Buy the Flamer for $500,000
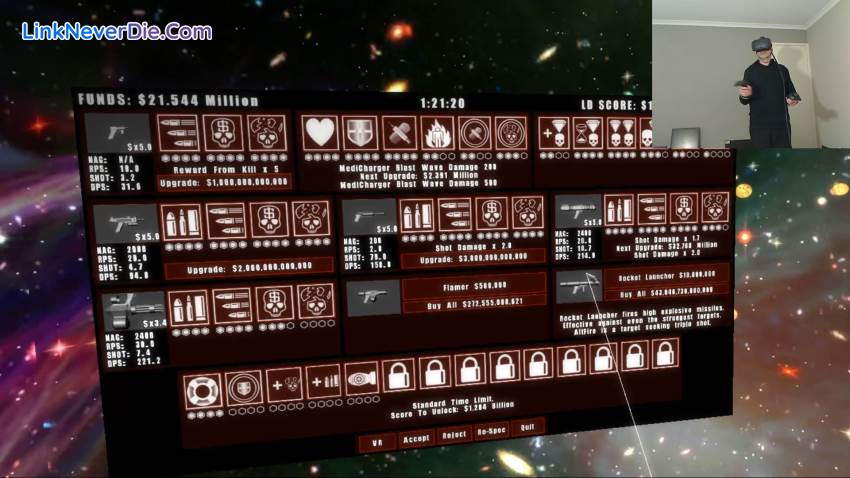 [x=474, y=287]
